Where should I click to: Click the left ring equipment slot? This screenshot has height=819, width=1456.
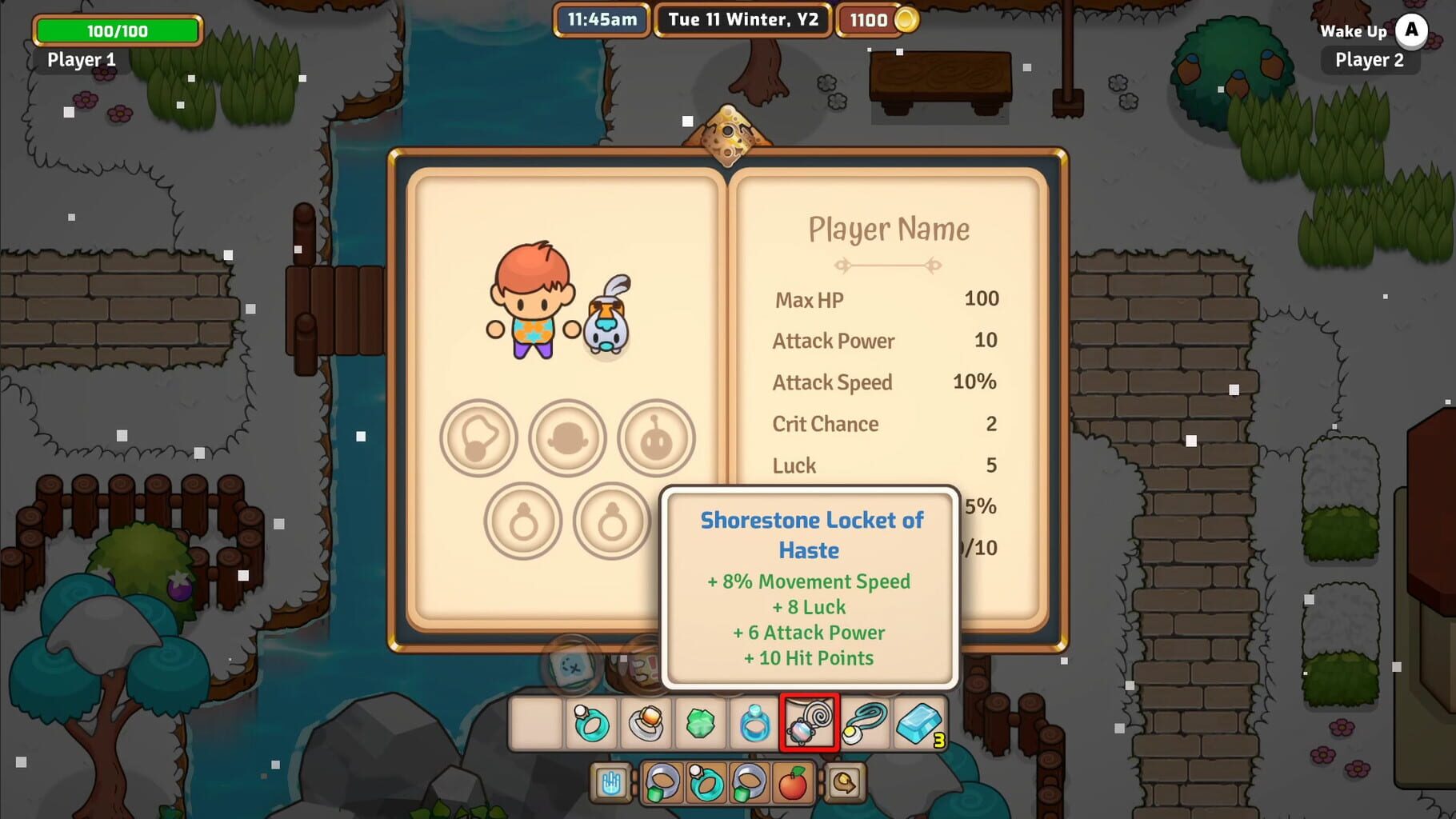(522, 521)
